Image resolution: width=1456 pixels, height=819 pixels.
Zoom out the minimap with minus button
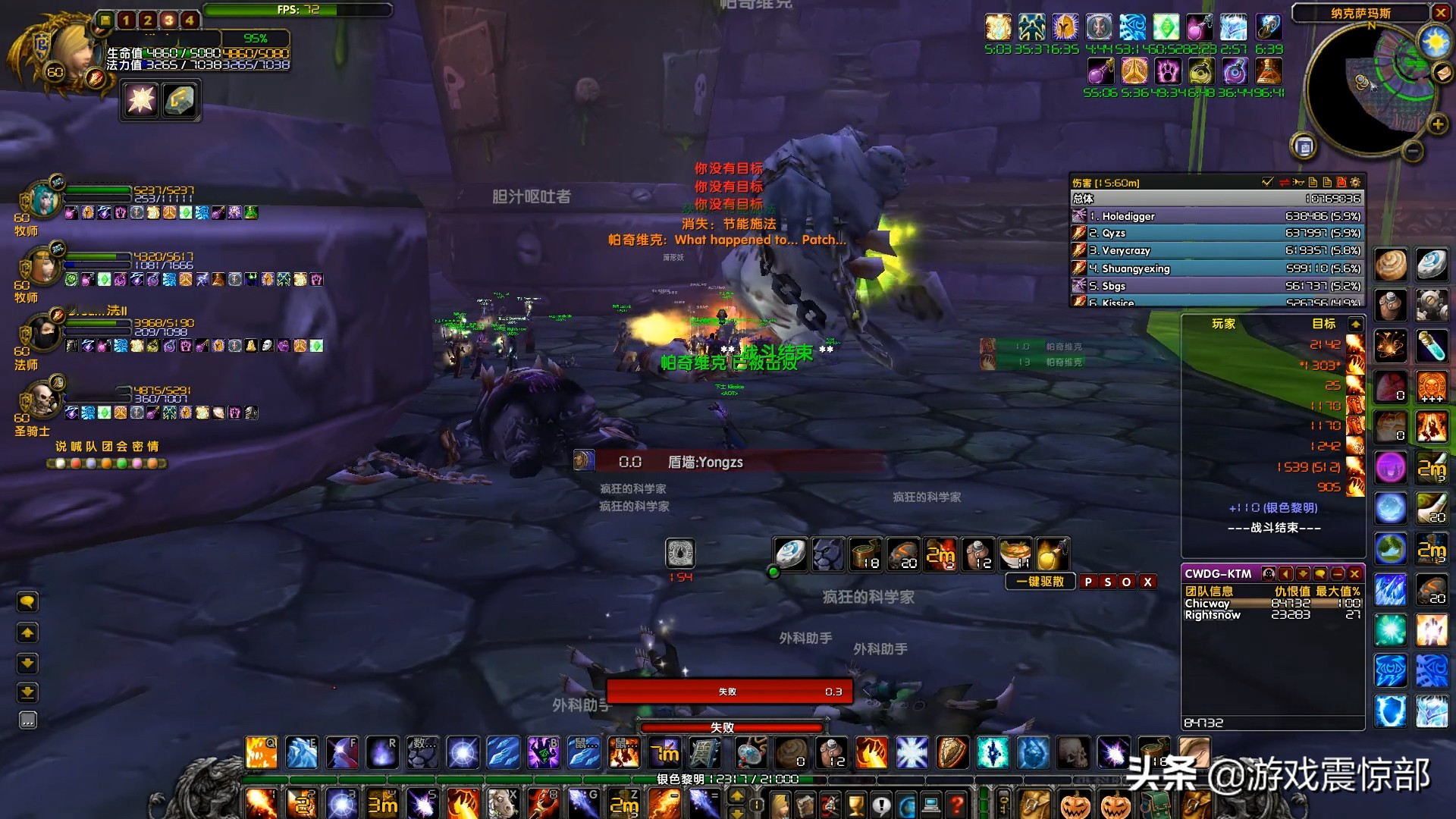pos(1412,152)
